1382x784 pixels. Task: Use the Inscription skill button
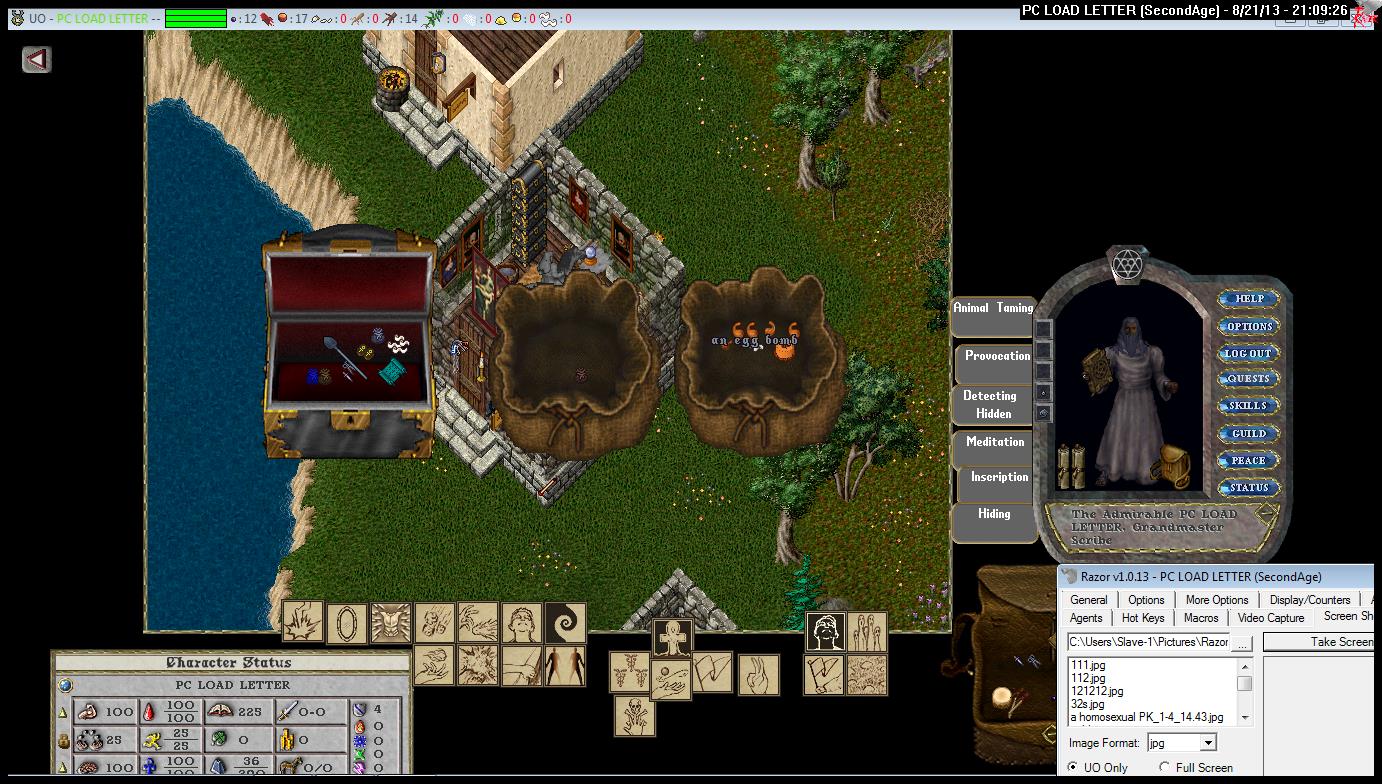(x=999, y=478)
